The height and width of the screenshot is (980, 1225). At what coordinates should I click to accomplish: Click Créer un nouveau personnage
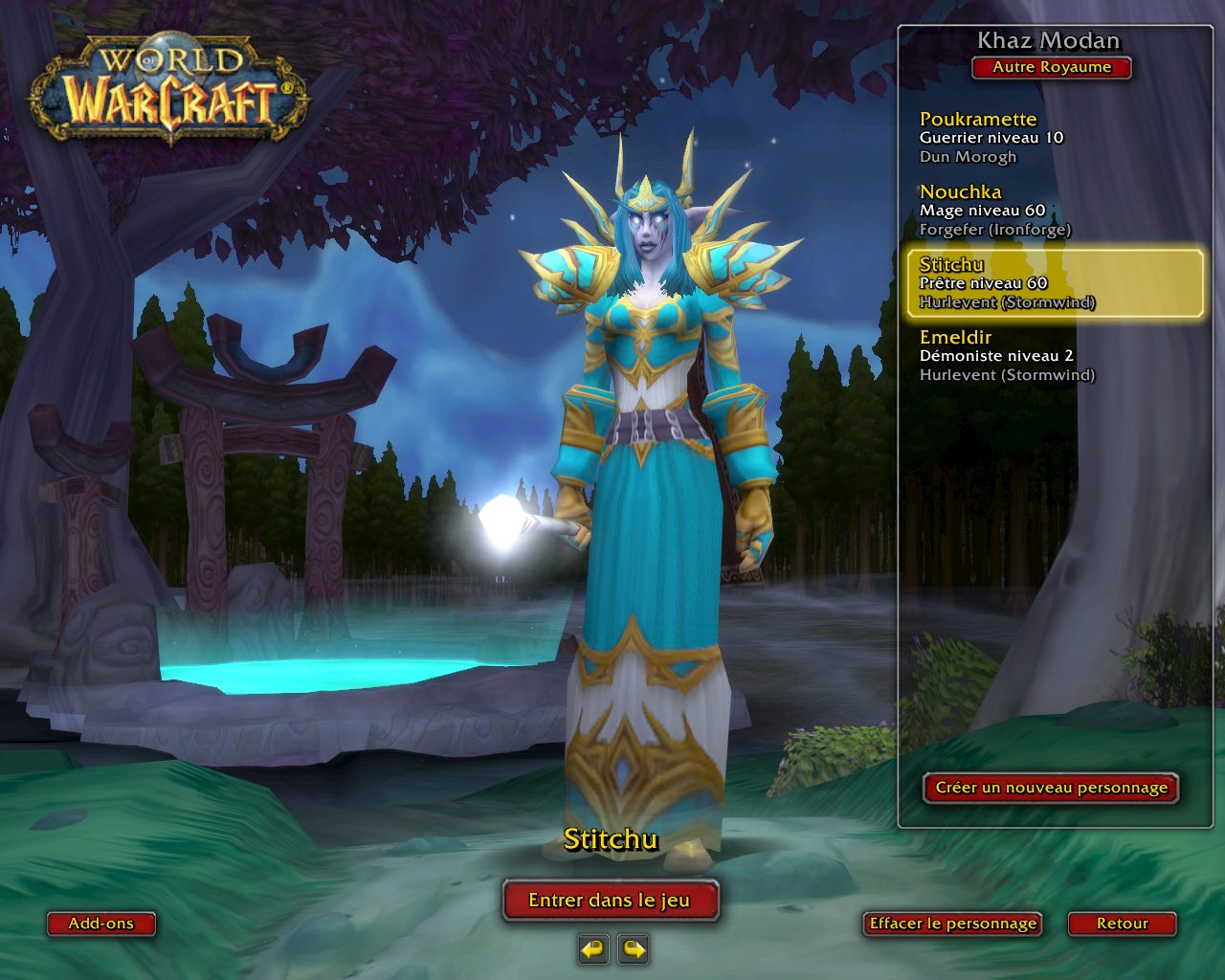[1051, 788]
